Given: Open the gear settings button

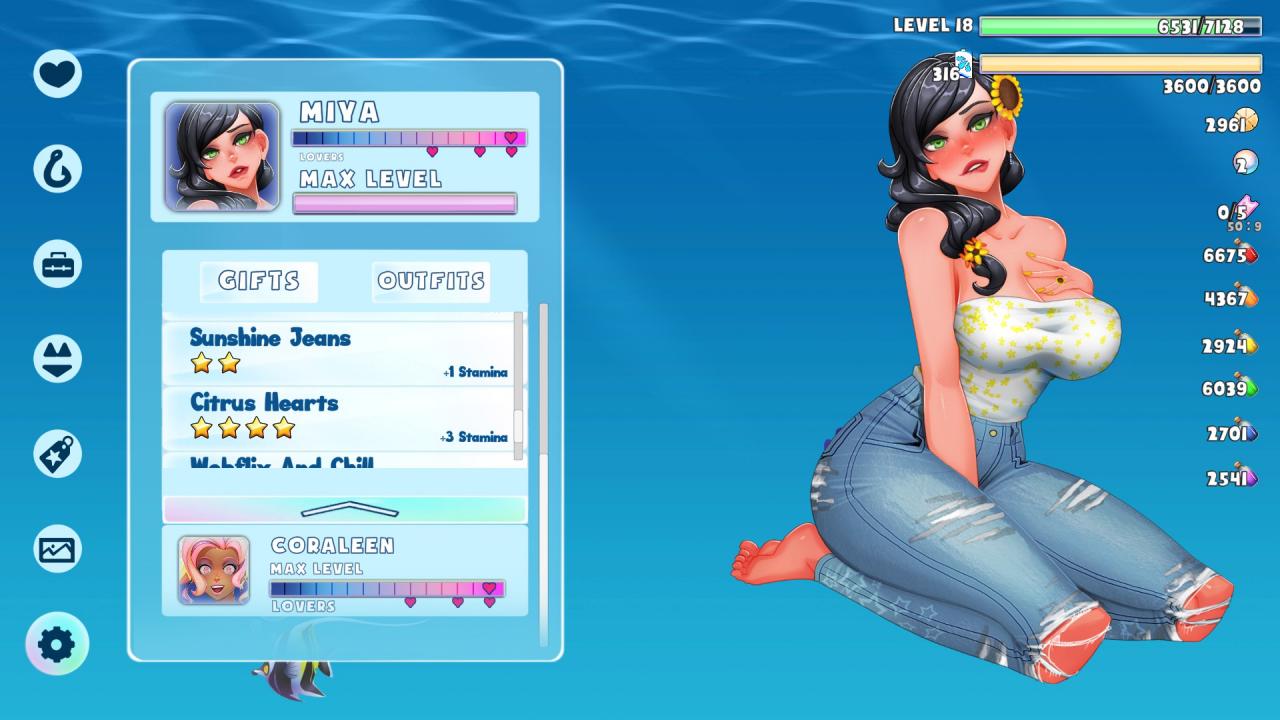Looking at the screenshot, I should (x=57, y=644).
